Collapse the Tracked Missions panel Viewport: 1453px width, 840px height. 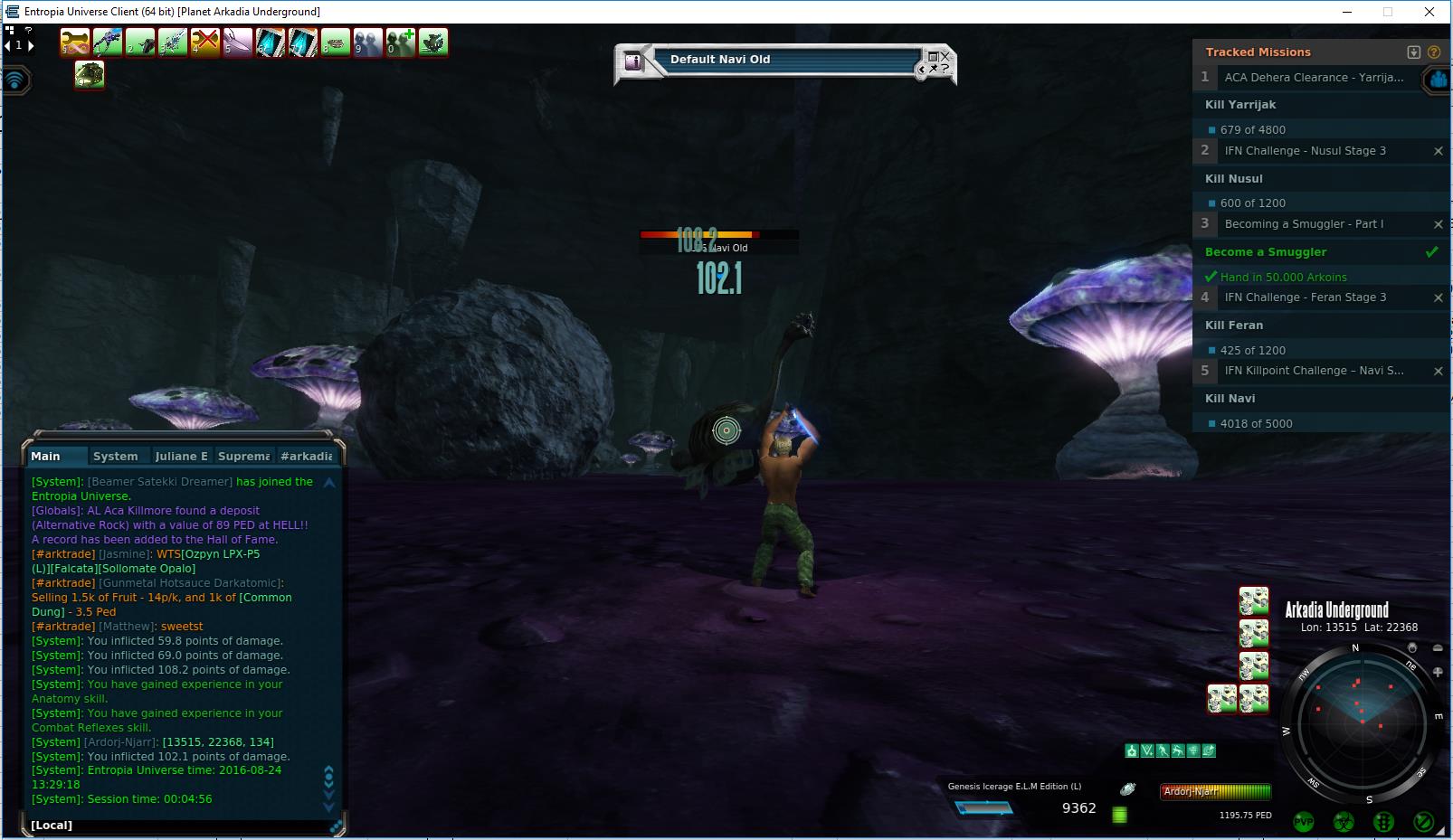tap(1414, 52)
